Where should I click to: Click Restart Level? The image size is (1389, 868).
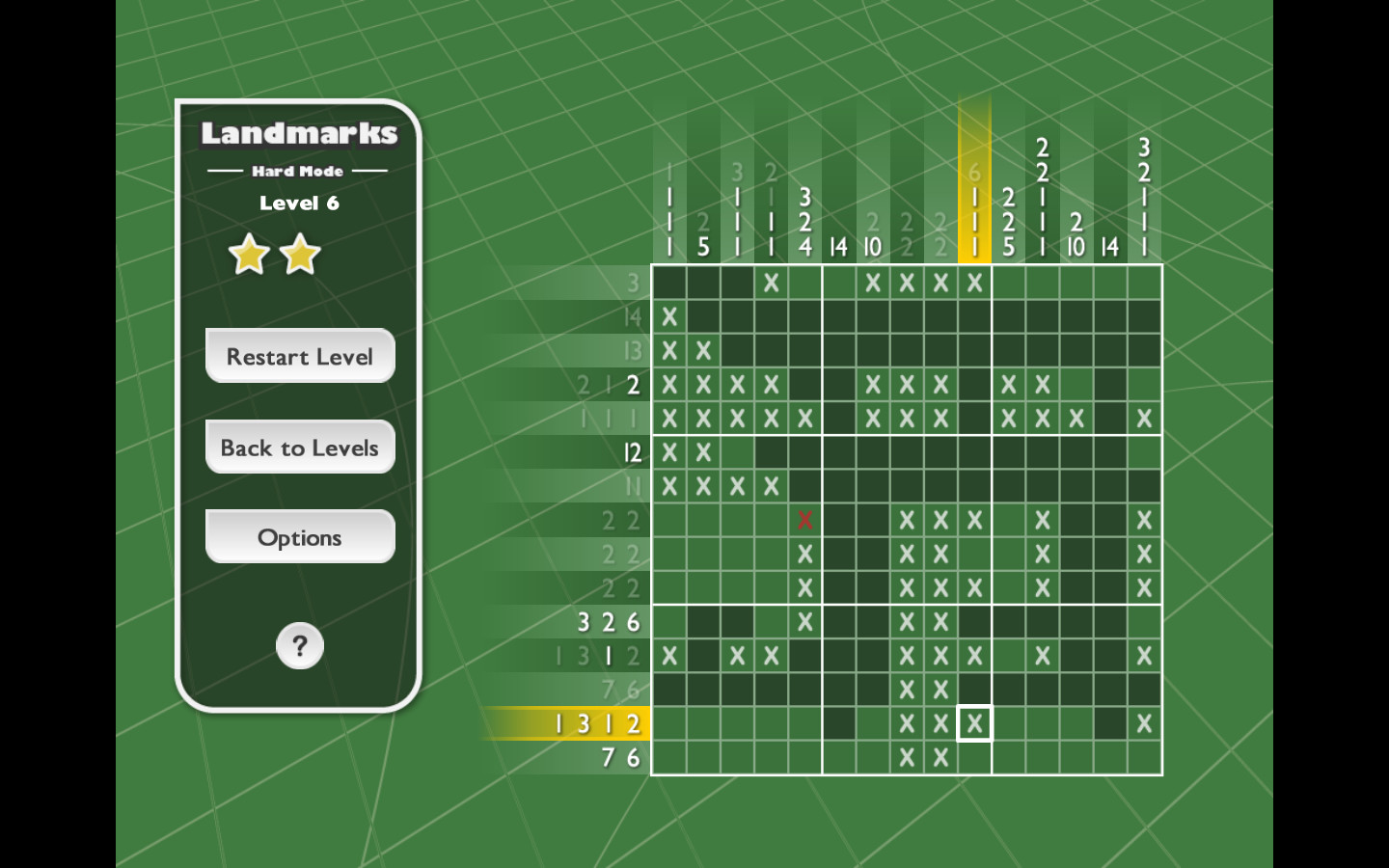click(x=299, y=356)
